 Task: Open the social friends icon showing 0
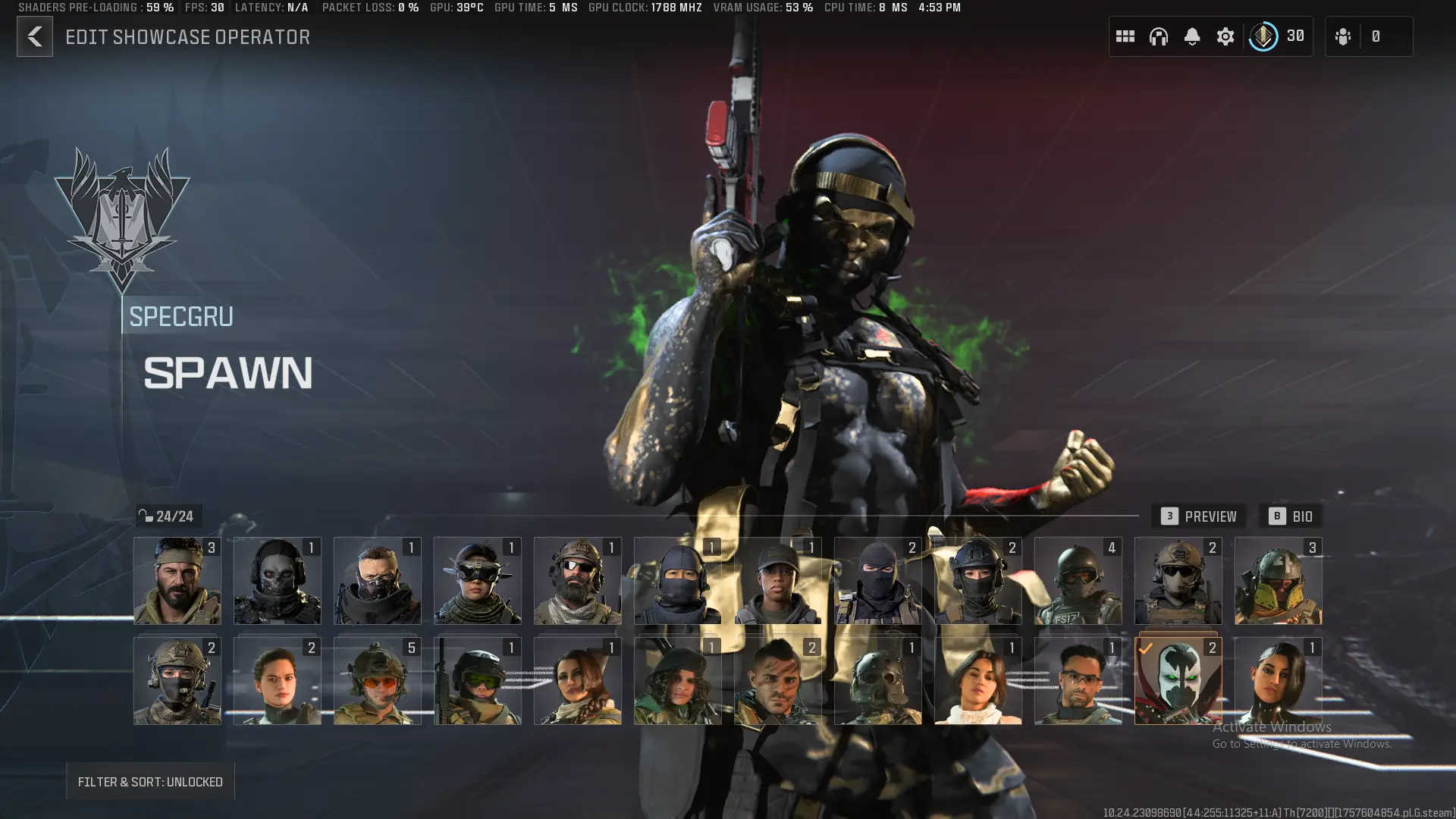click(x=1343, y=36)
